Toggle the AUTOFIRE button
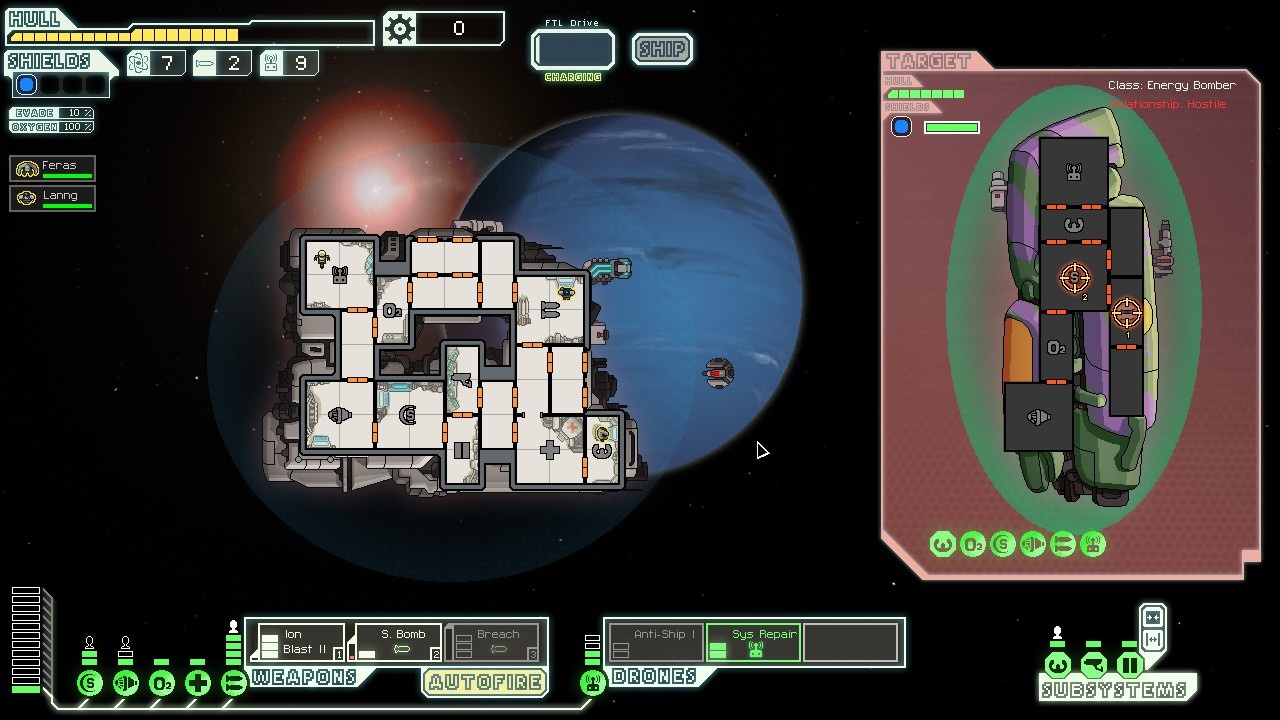Image resolution: width=1280 pixels, height=720 pixels. (x=485, y=682)
